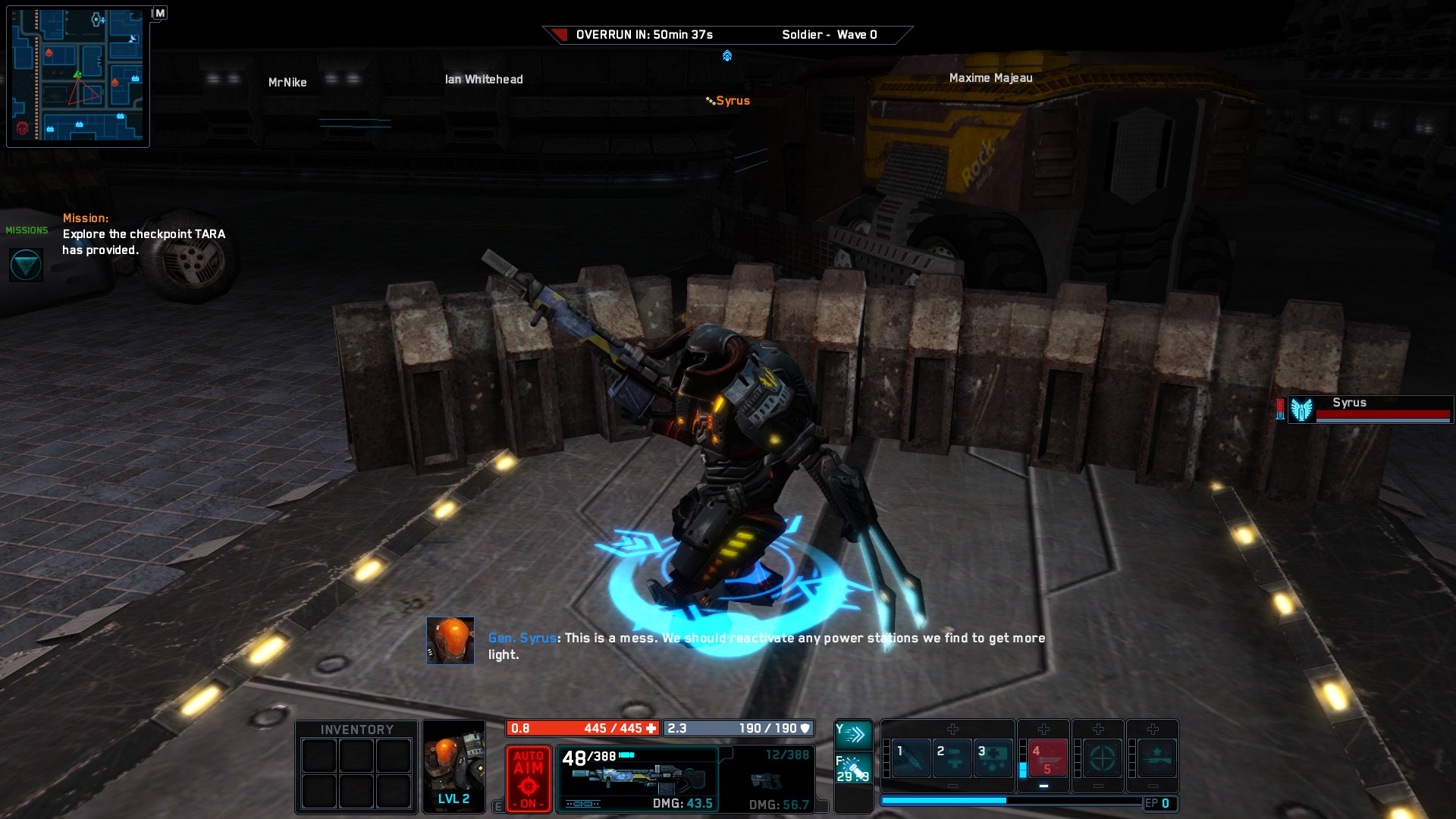Toggle the mission tracker icon under MISSIONS
This screenshot has height=819, width=1456.
[27, 263]
